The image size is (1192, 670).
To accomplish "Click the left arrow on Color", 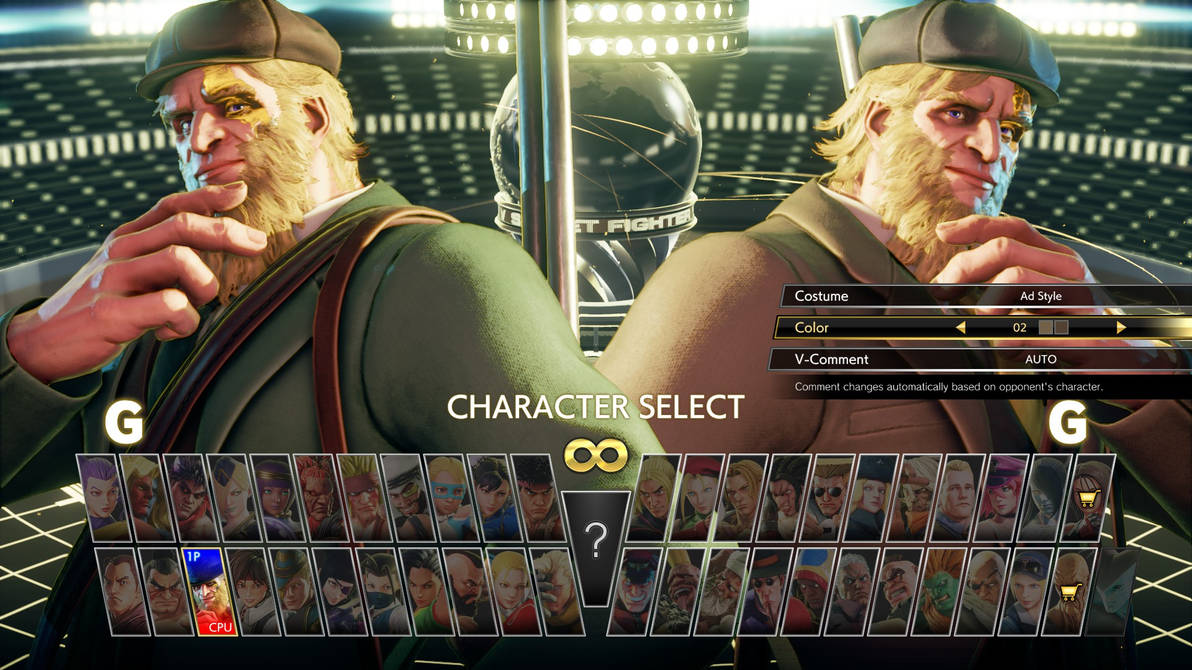I will (x=960, y=328).
